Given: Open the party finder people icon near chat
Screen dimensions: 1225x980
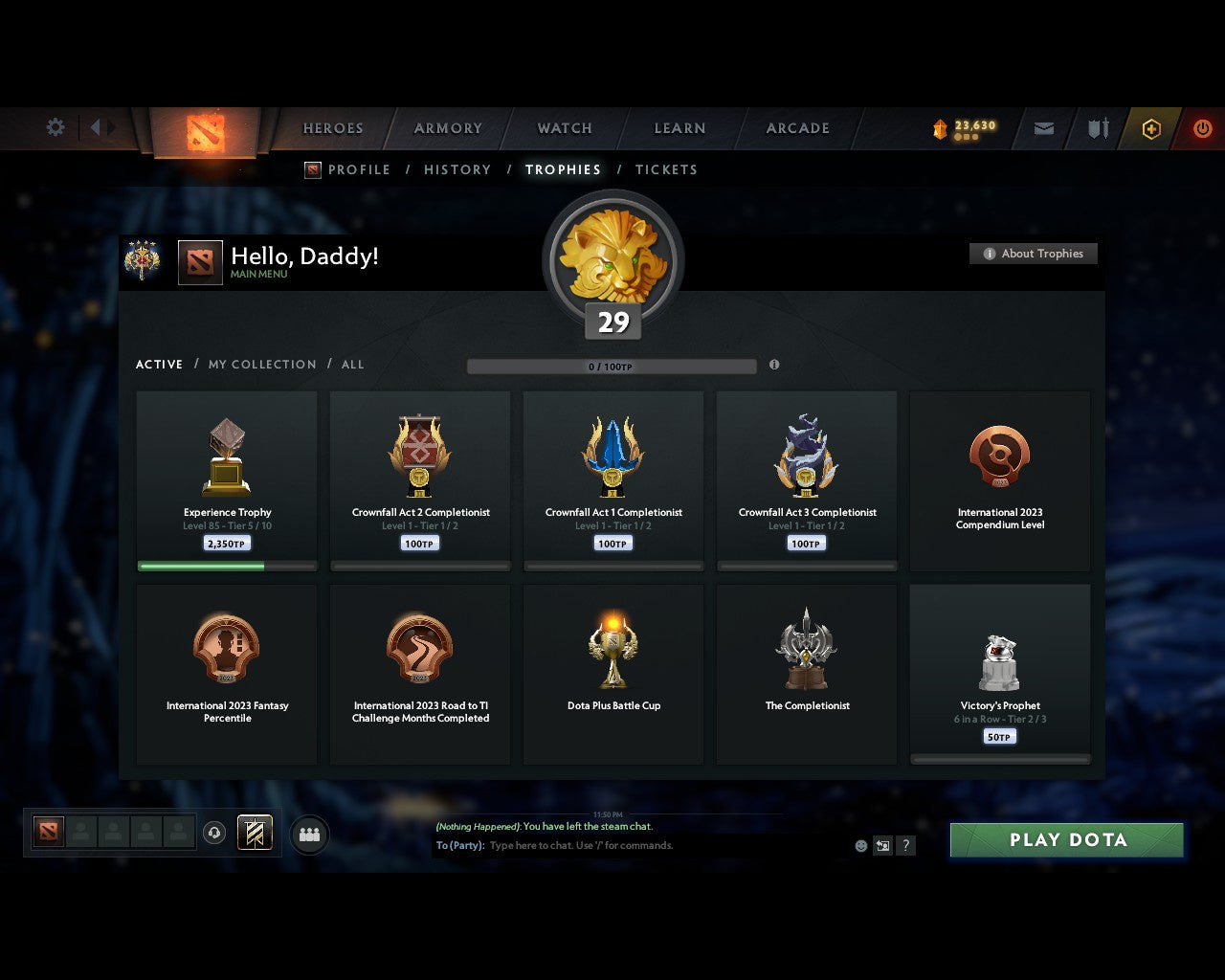Looking at the screenshot, I should tap(308, 833).
